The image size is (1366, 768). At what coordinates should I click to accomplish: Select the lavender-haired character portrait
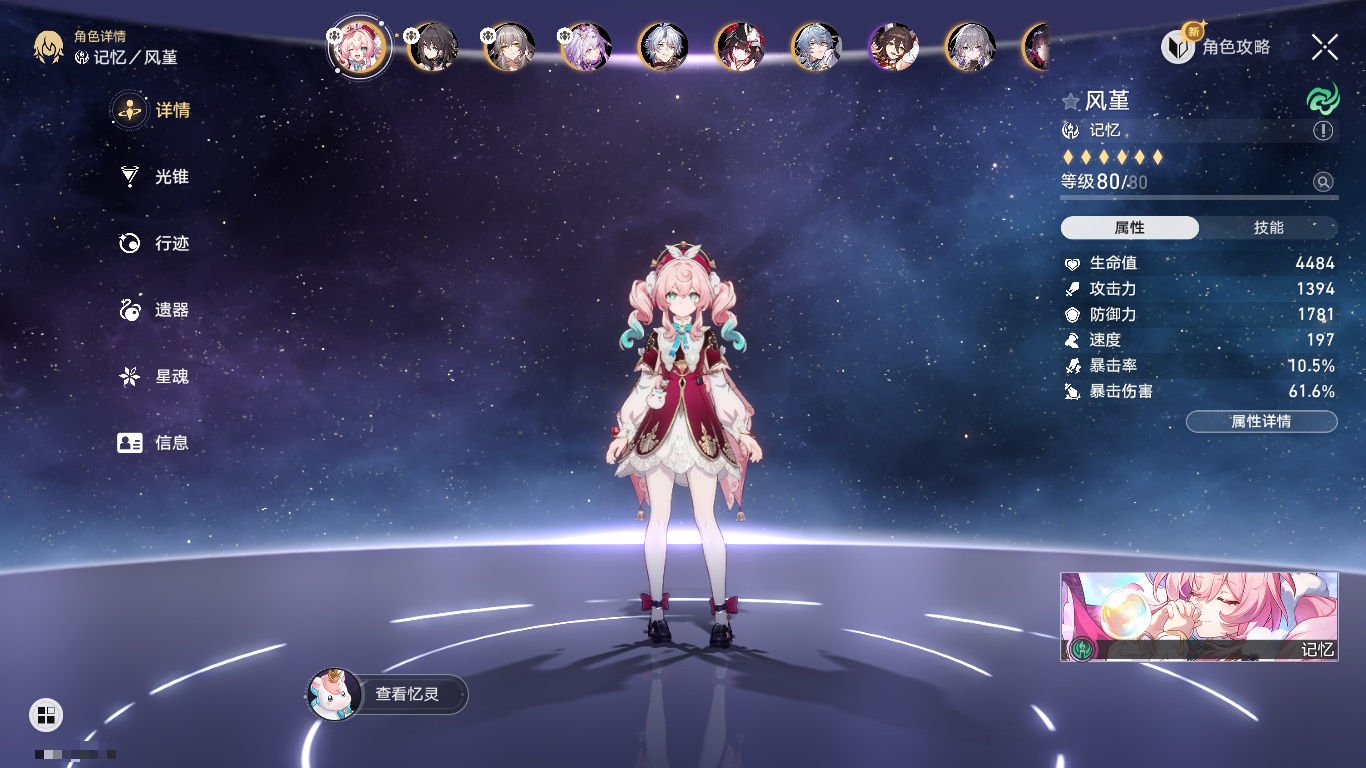pos(587,46)
